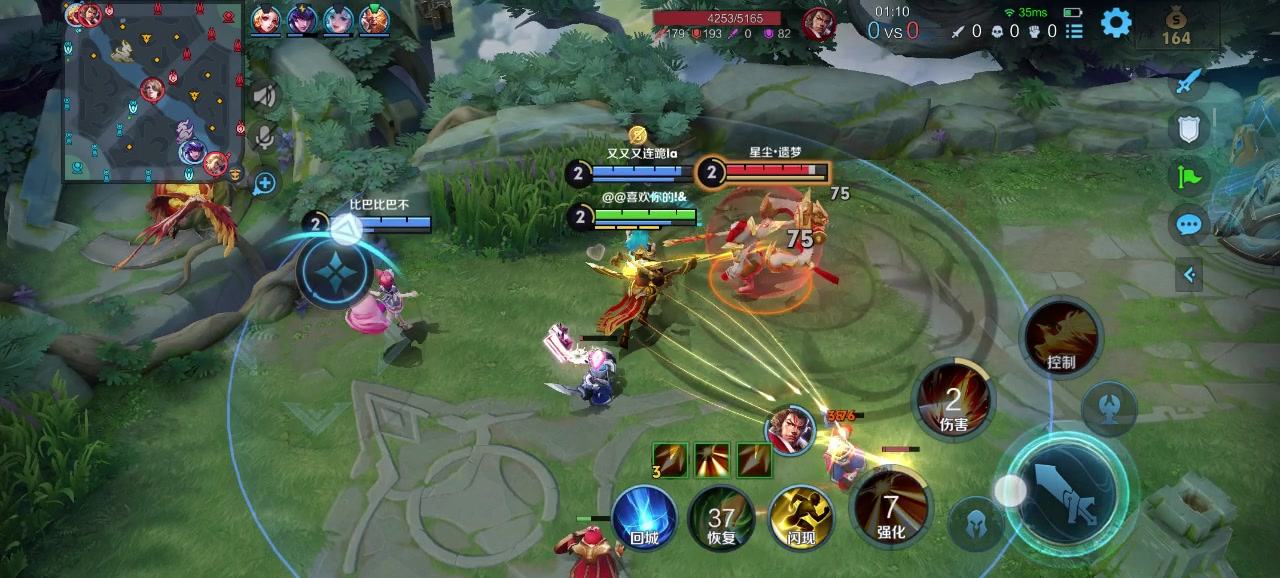Toggle the speaker mute icon
Viewport: 1280px width, 578px height.
pos(265,95)
